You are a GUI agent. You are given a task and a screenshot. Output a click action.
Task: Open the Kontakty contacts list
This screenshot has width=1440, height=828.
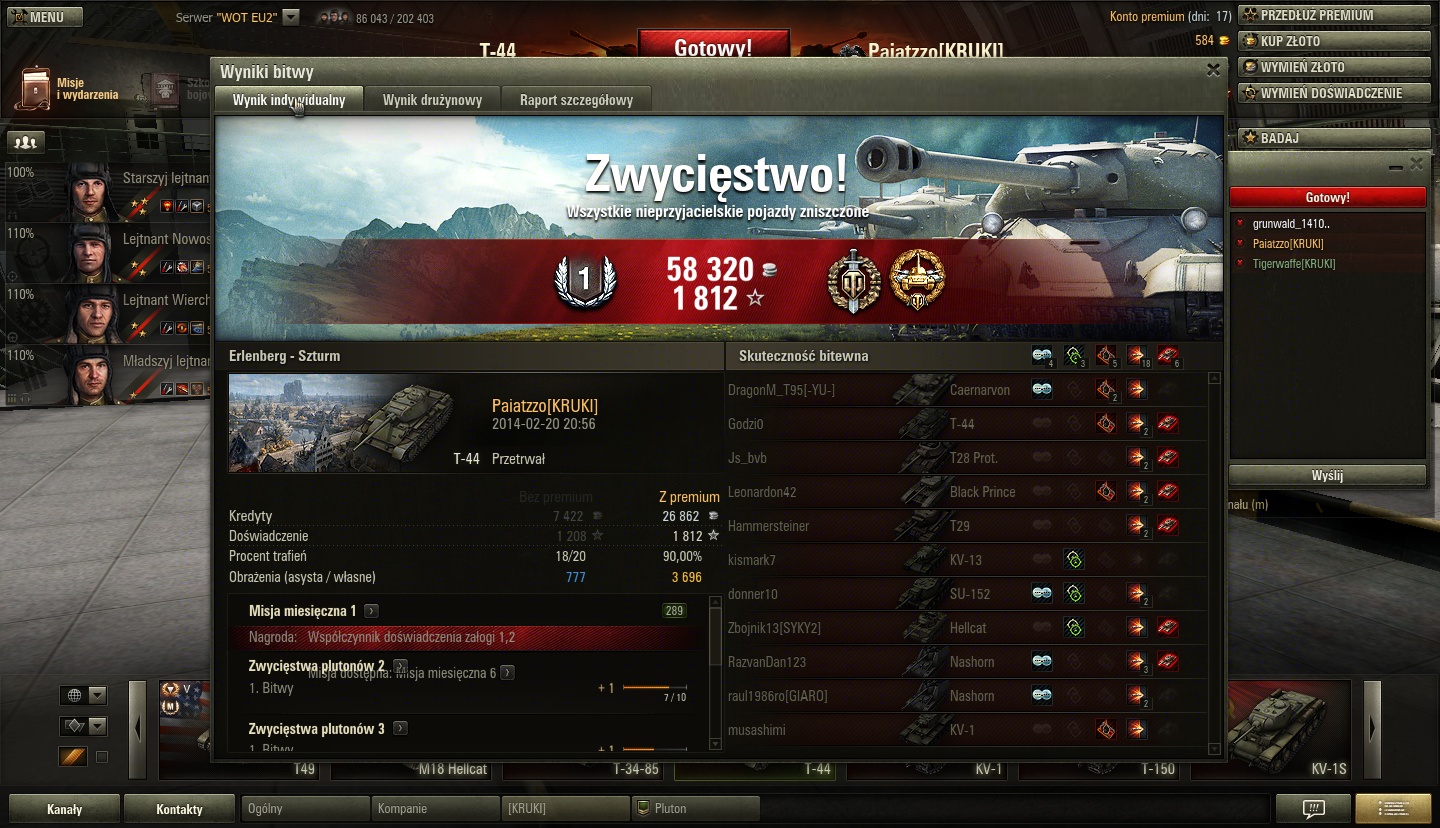click(x=179, y=809)
